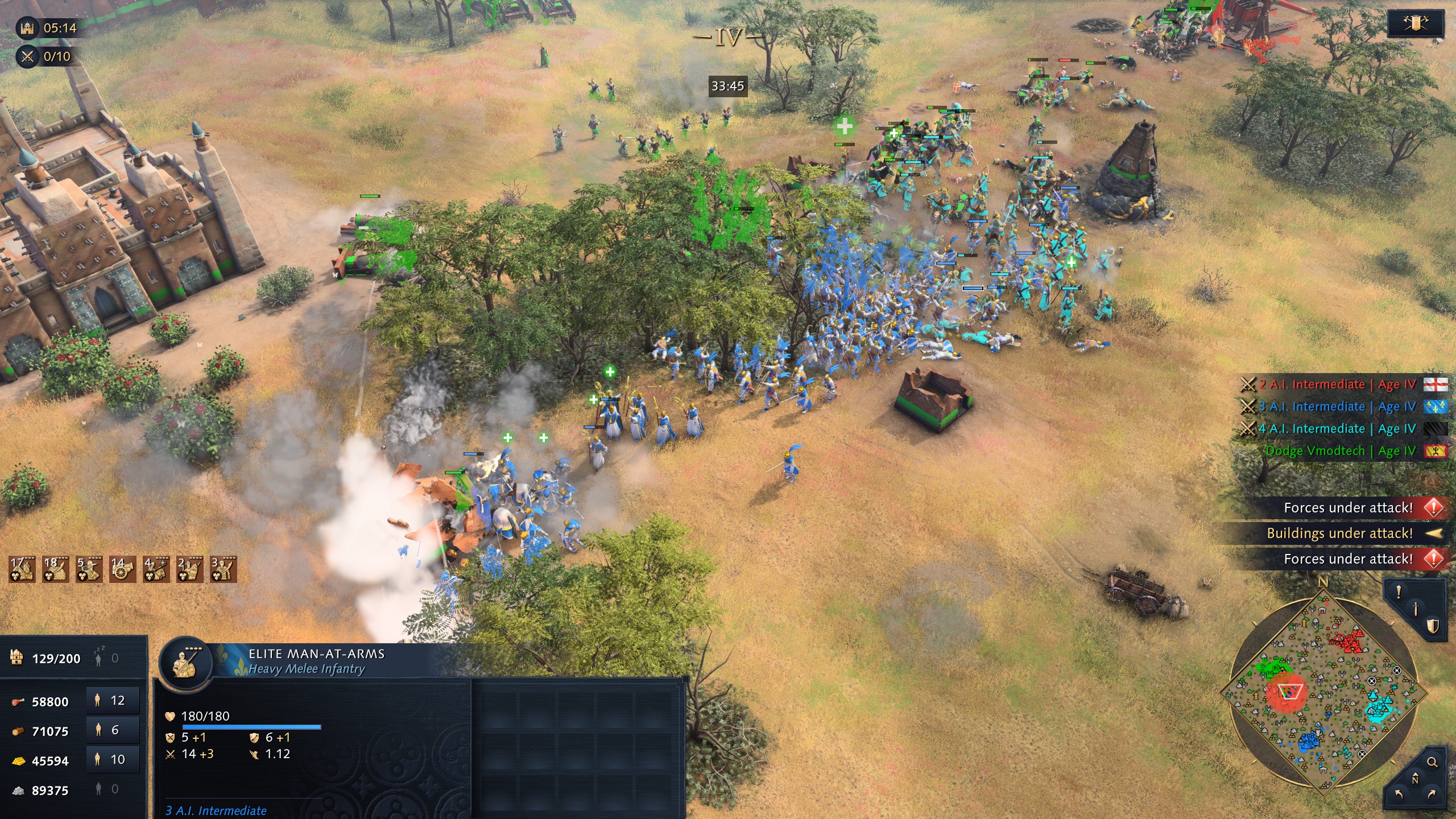Activate the exclamation mark ping button

pos(1399,593)
